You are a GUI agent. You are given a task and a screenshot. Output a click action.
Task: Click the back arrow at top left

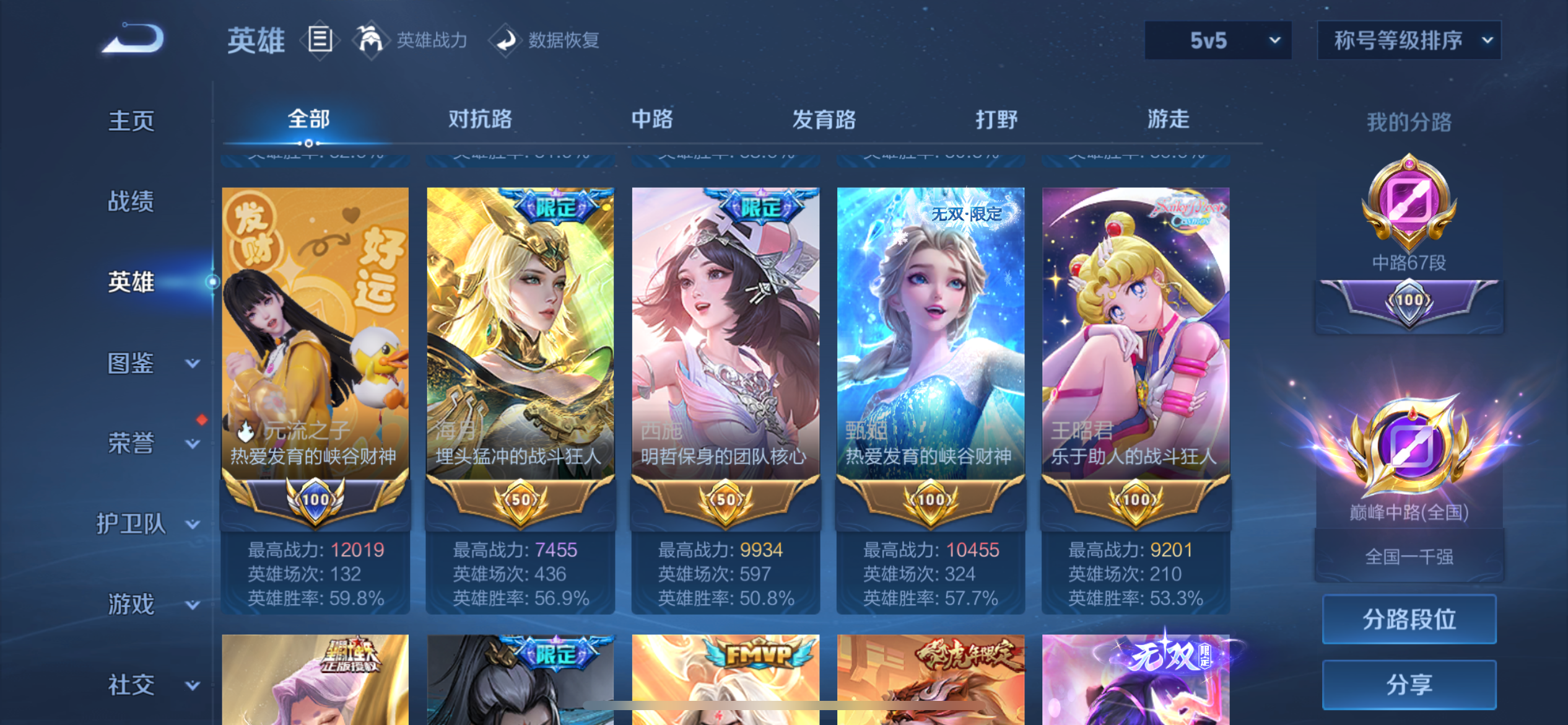pos(132,38)
